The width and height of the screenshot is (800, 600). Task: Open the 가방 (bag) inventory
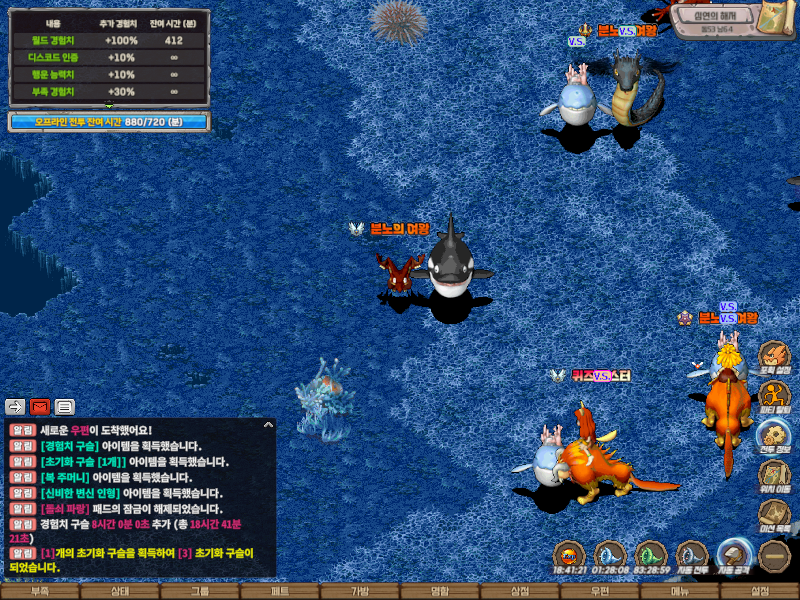(x=360, y=591)
